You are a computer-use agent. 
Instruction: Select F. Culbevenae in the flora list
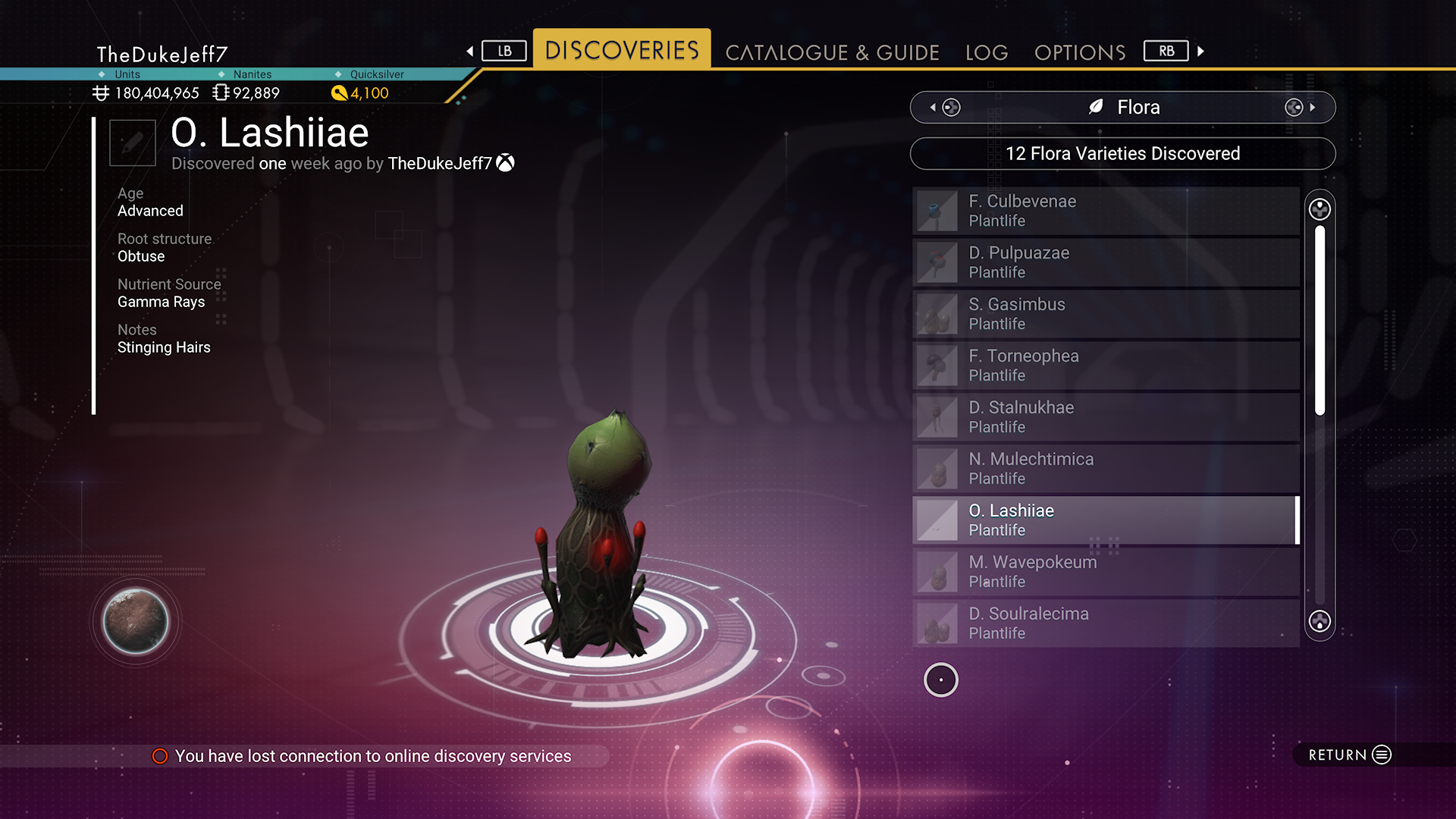1106,211
